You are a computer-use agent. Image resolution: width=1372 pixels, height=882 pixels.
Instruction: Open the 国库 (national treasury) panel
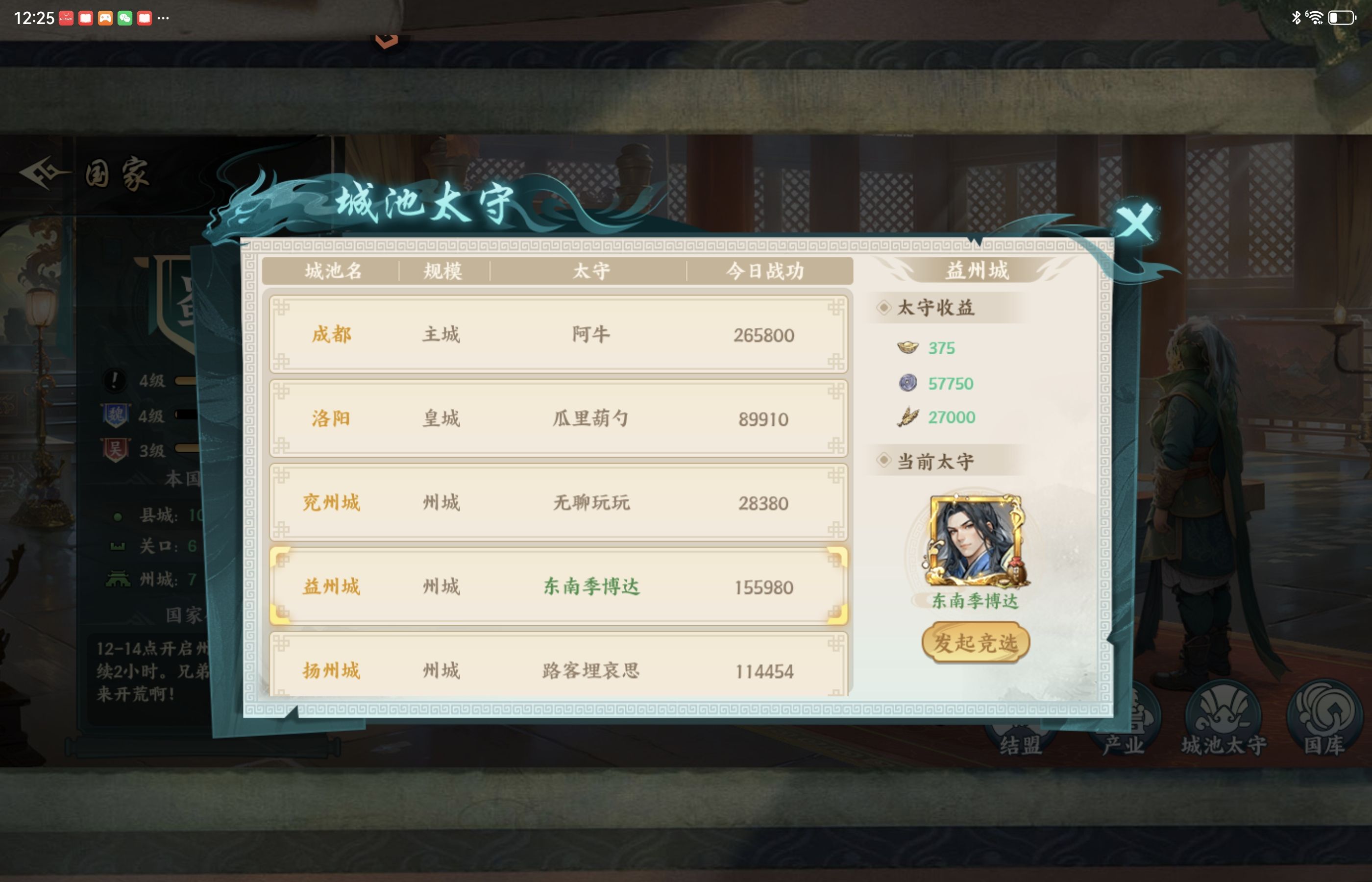[1327, 716]
